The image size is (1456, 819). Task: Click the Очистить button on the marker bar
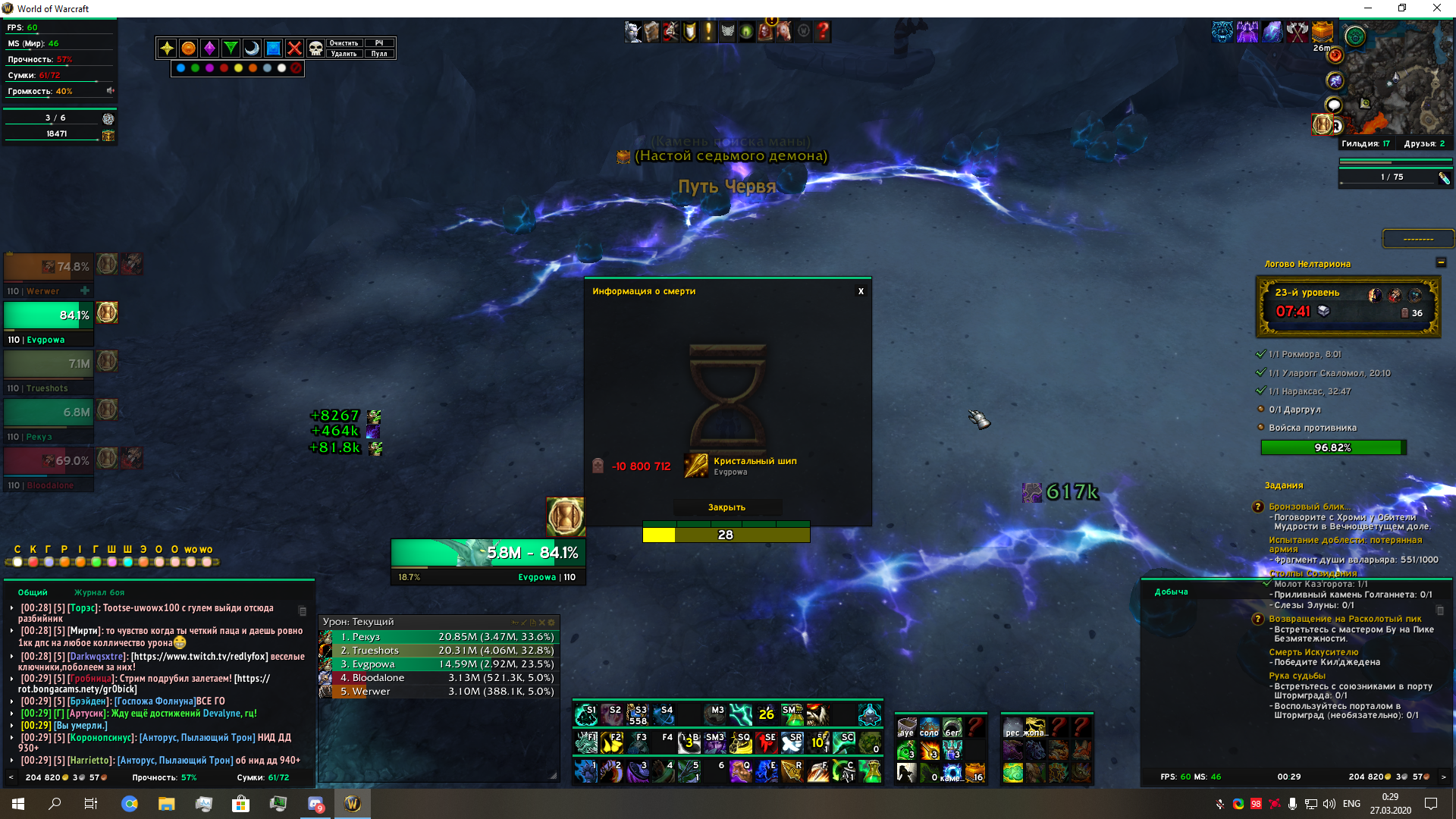pos(344,43)
